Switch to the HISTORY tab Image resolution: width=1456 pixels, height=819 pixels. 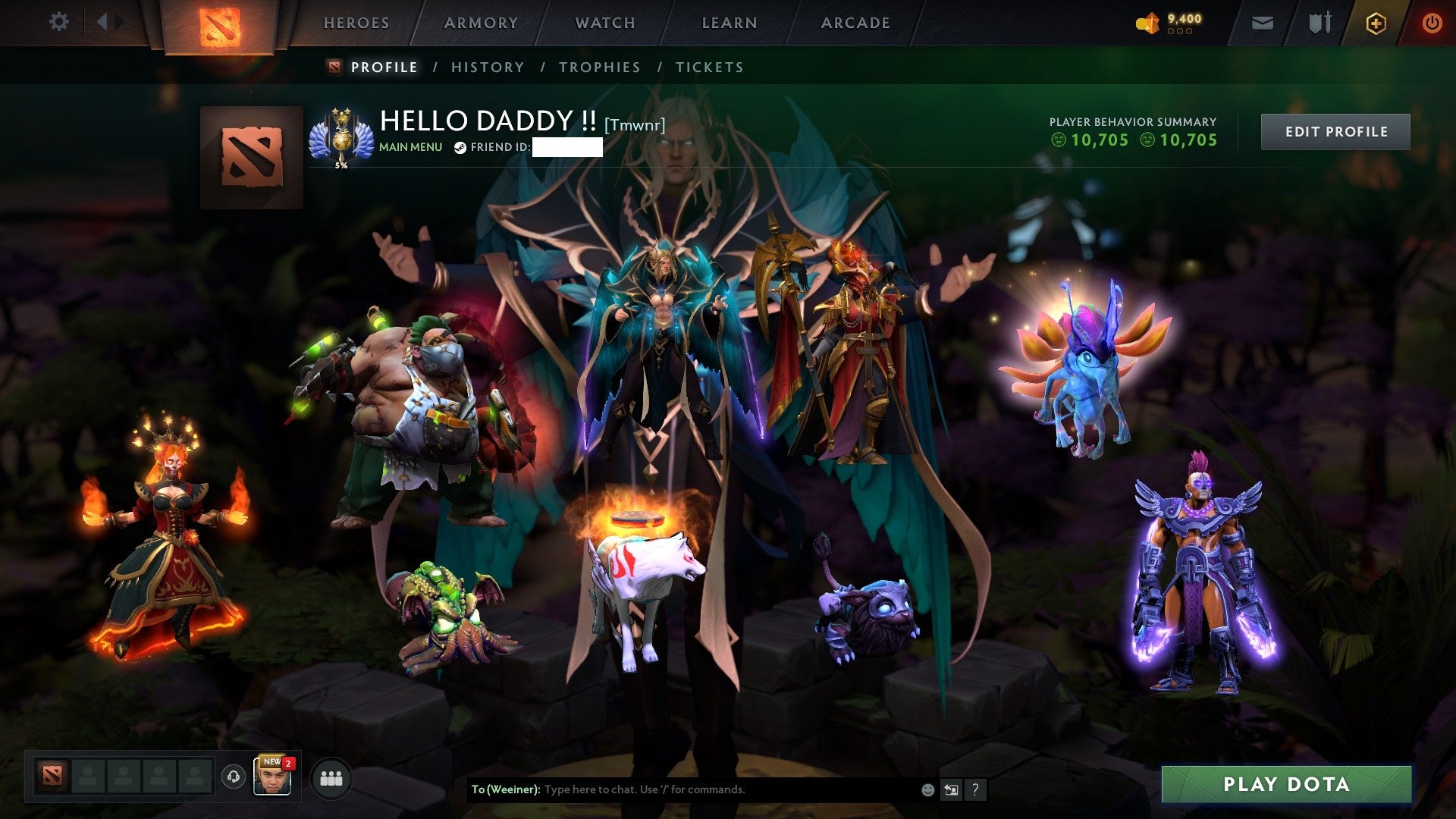pos(486,67)
